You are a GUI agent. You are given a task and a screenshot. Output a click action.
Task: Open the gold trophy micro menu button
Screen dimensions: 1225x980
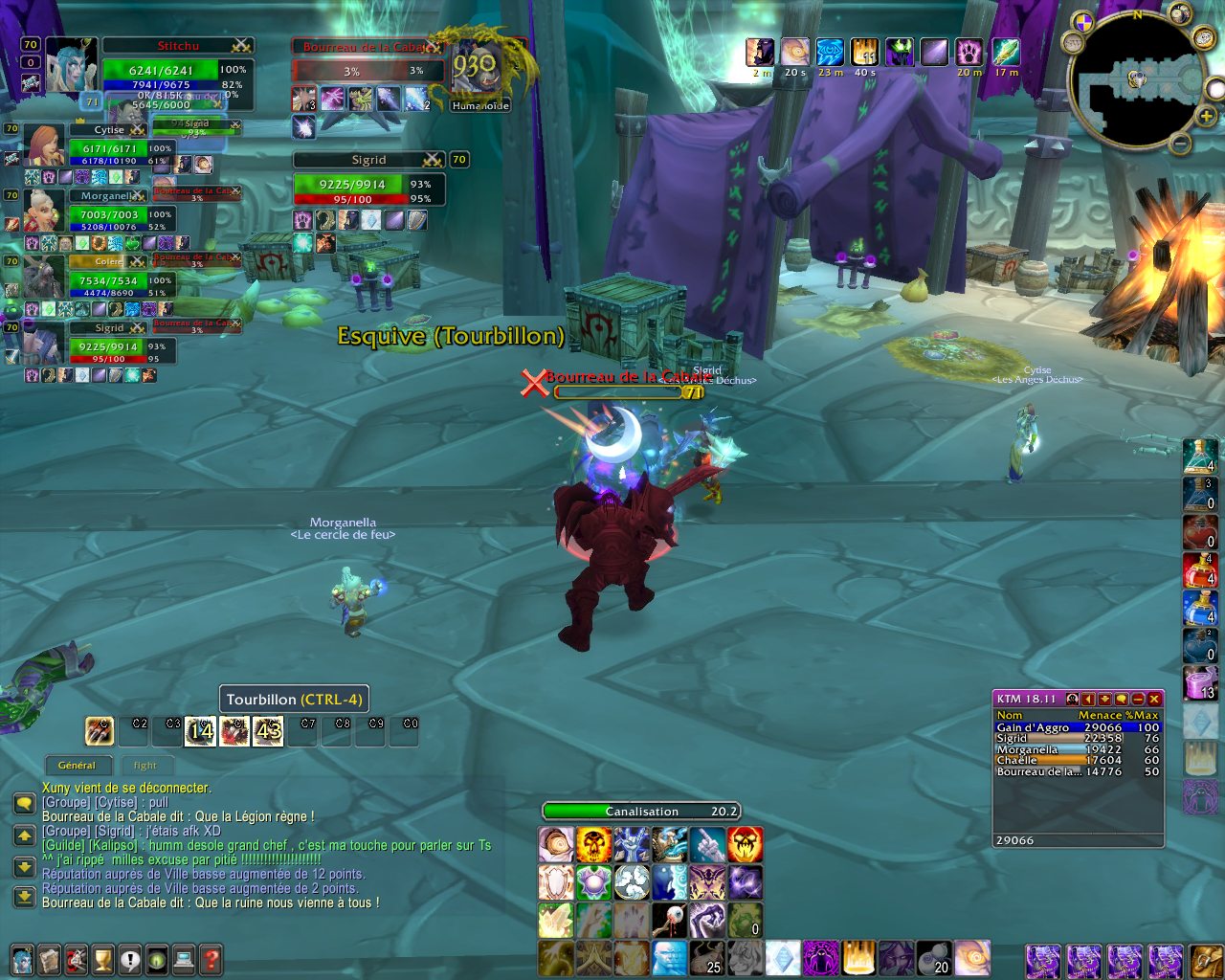point(102,958)
